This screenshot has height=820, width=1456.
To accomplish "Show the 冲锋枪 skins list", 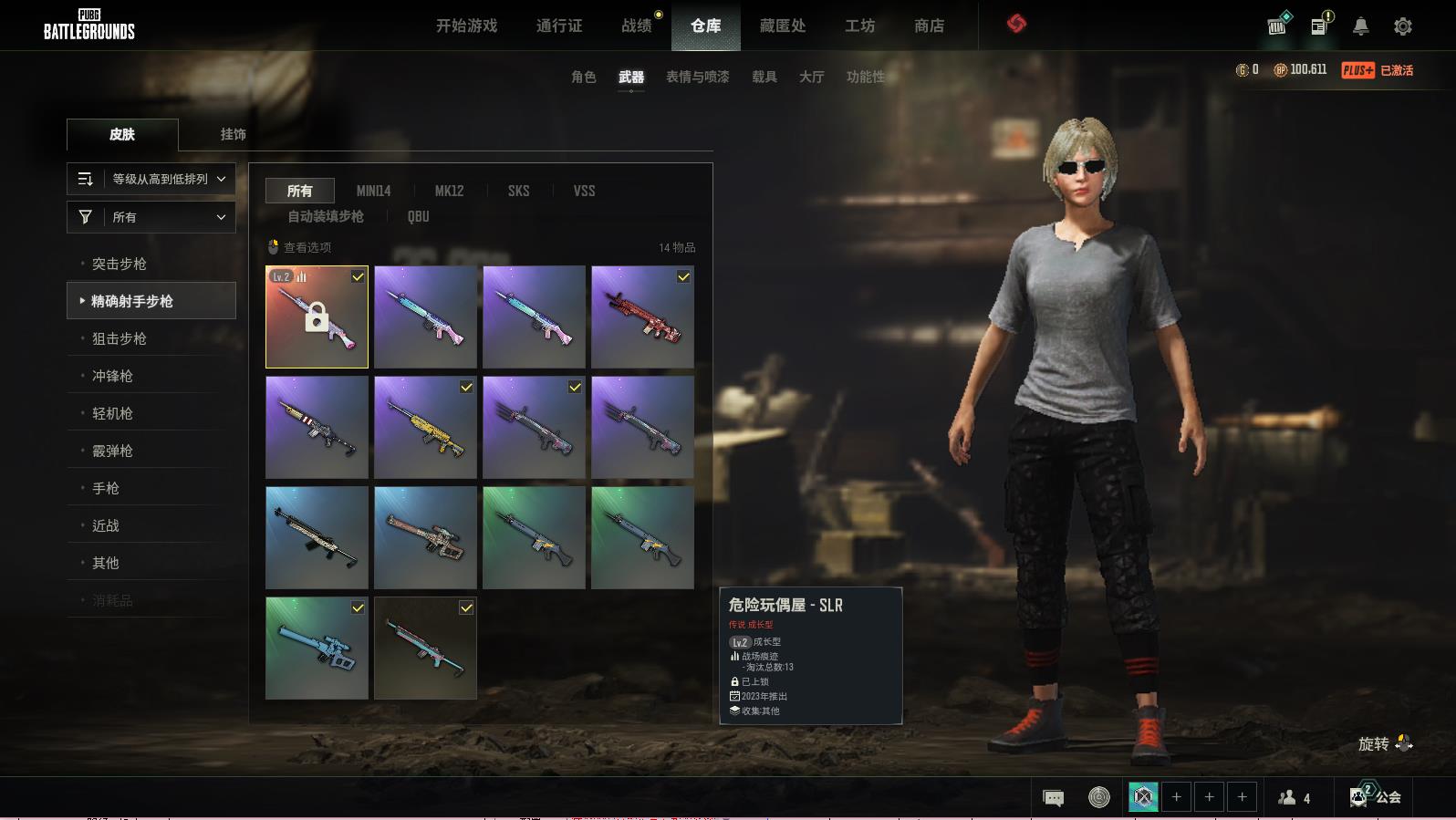I will tap(112, 376).
